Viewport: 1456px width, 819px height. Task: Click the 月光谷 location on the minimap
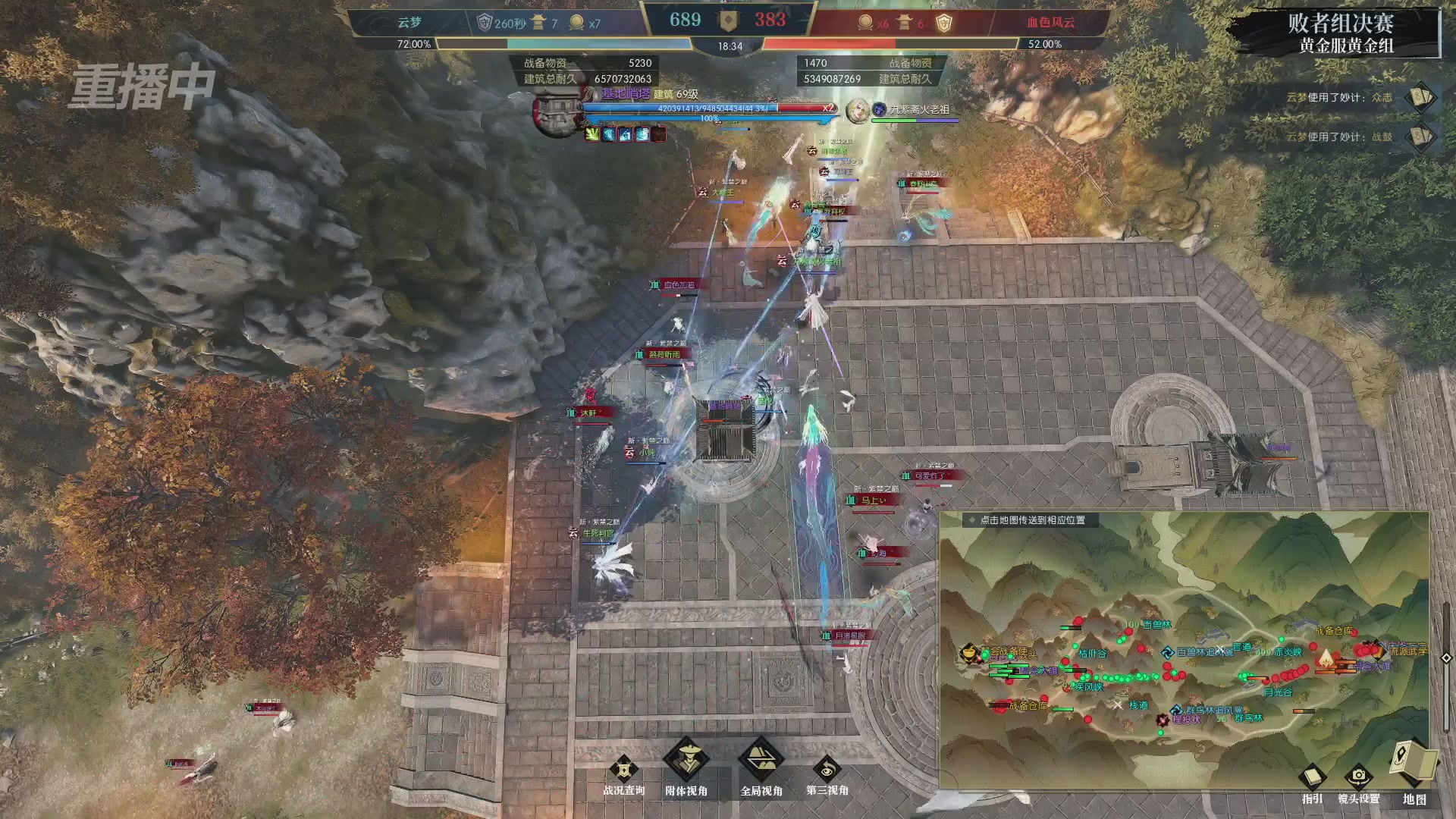coord(1279,692)
